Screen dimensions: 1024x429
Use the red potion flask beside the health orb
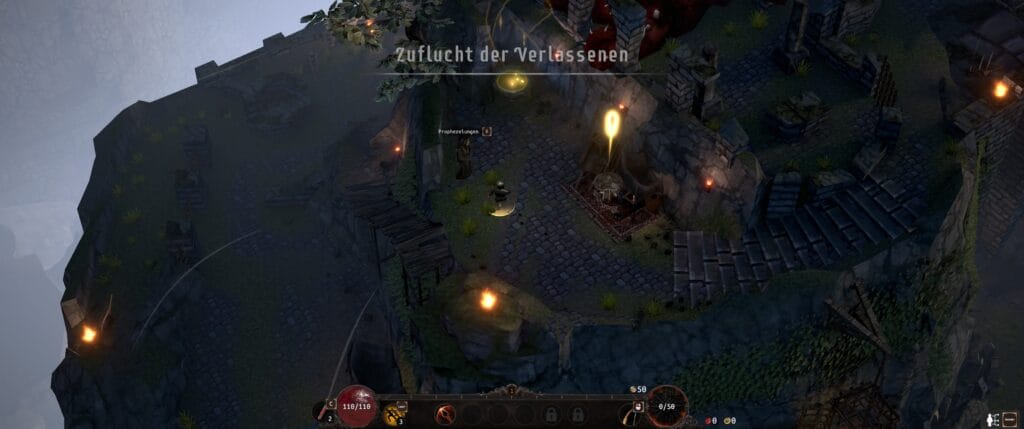(328, 408)
